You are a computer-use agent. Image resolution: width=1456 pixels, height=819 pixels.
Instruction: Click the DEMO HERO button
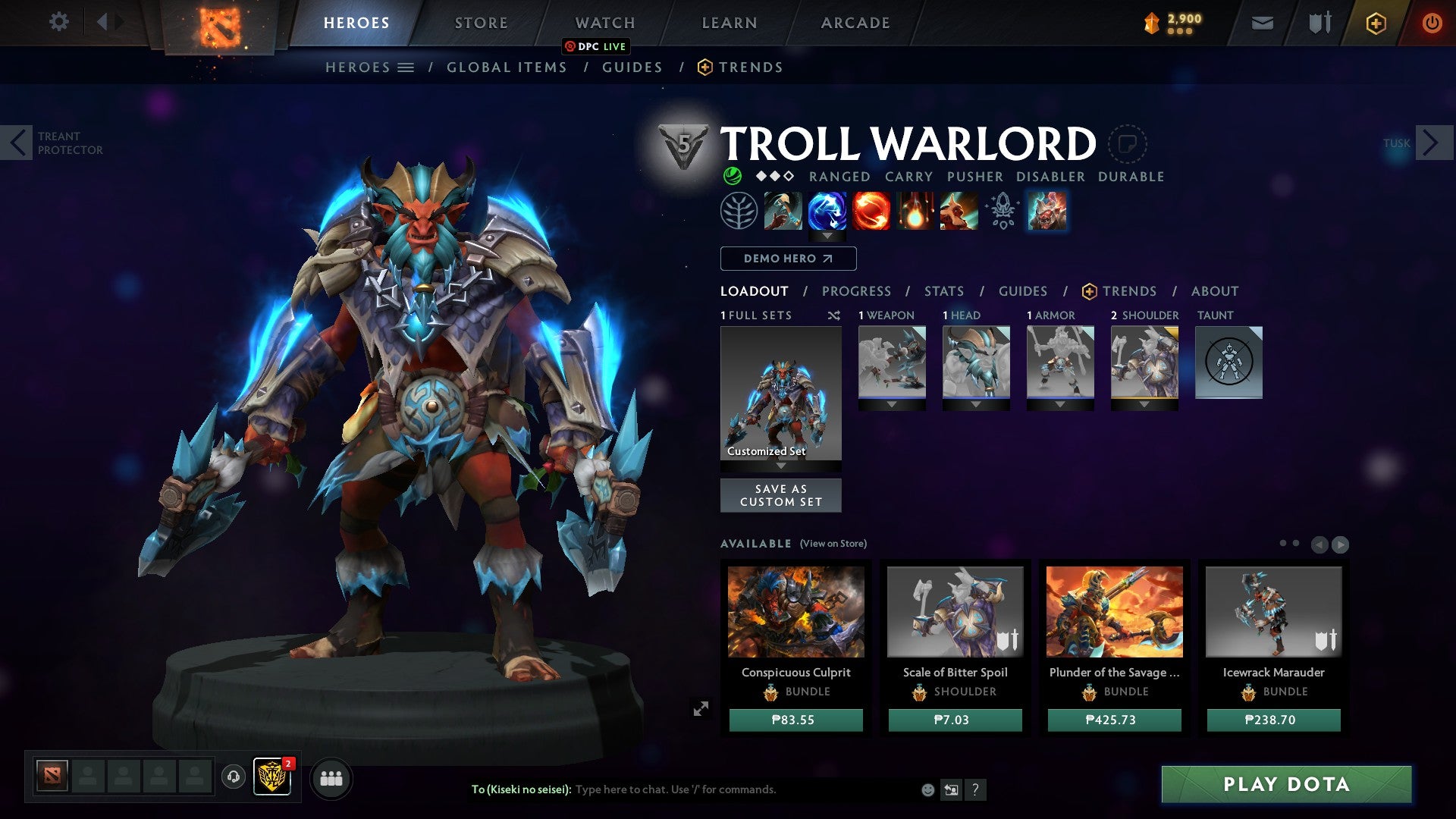click(787, 259)
